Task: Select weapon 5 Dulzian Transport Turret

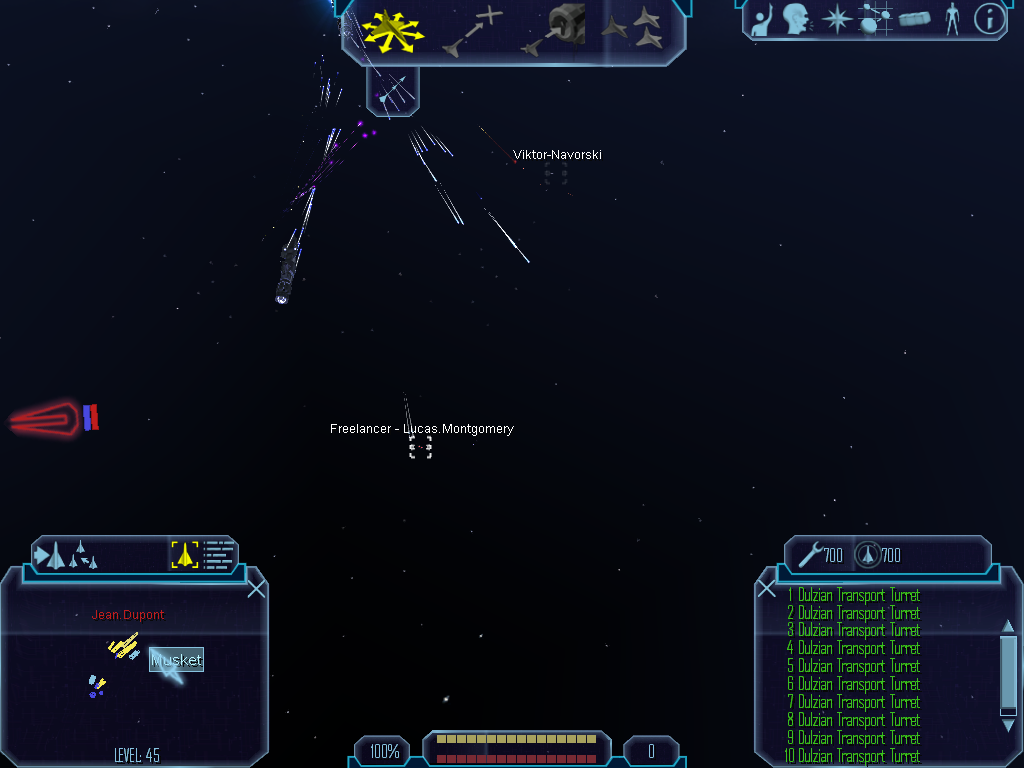Action: (x=853, y=666)
